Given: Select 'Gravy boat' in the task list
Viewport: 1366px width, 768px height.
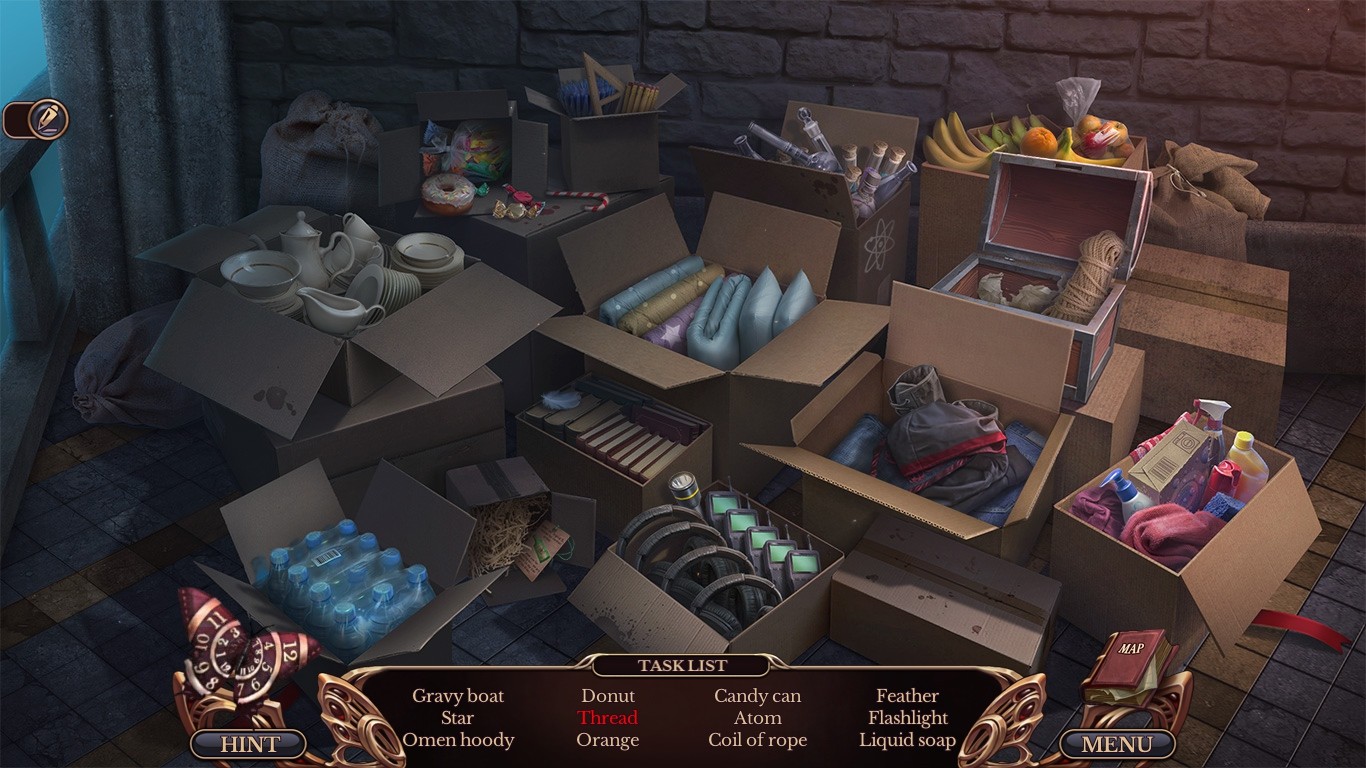Looking at the screenshot, I should [460, 695].
